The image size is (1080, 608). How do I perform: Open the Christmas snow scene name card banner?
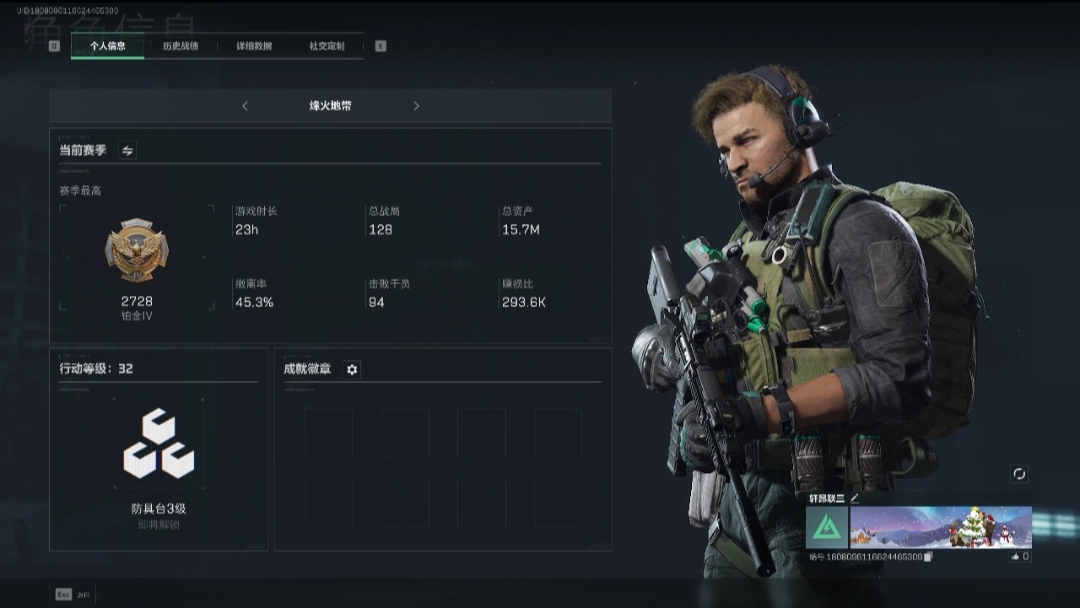click(x=940, y=527)
